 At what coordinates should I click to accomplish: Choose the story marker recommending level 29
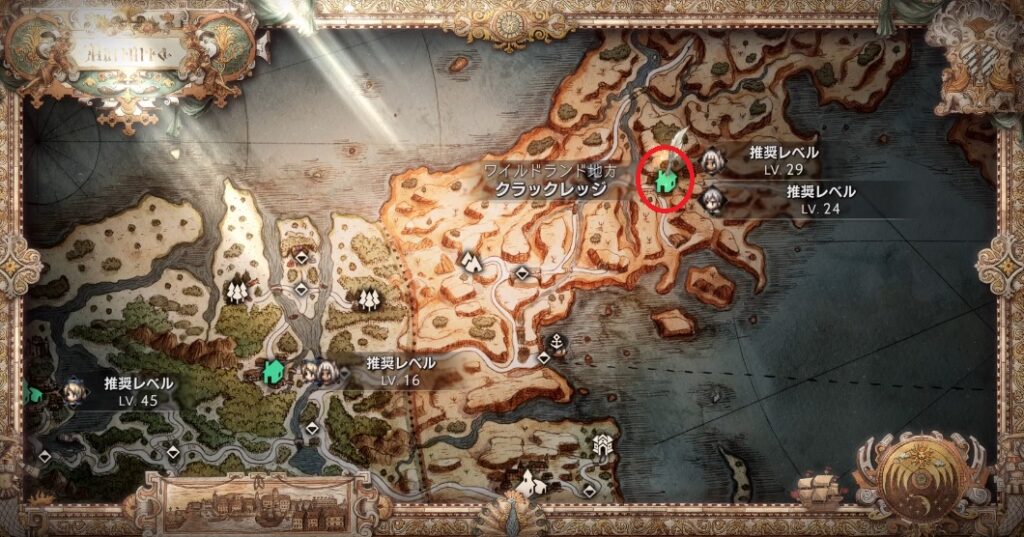pyautogui.click(x=714, y=159)
